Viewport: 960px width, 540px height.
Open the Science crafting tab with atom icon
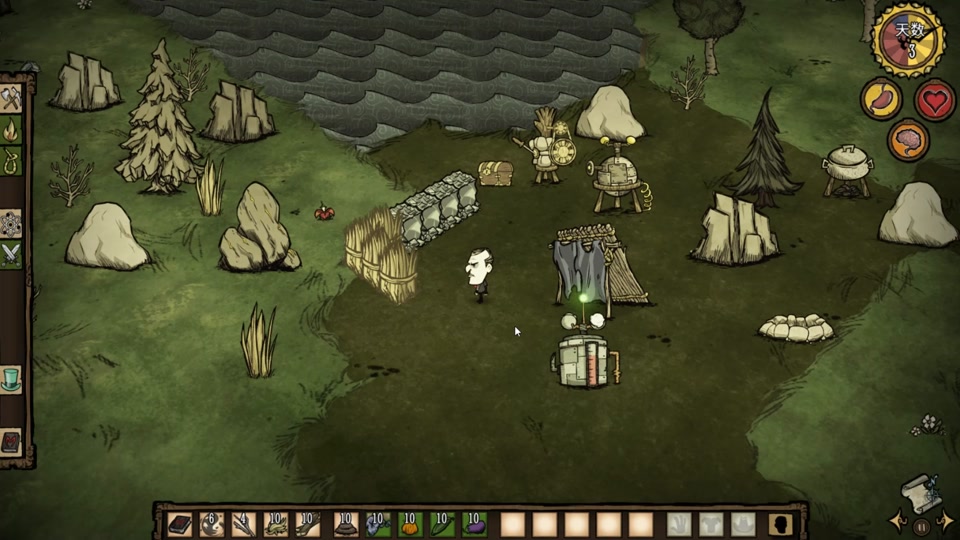click(x=11, y=223)
